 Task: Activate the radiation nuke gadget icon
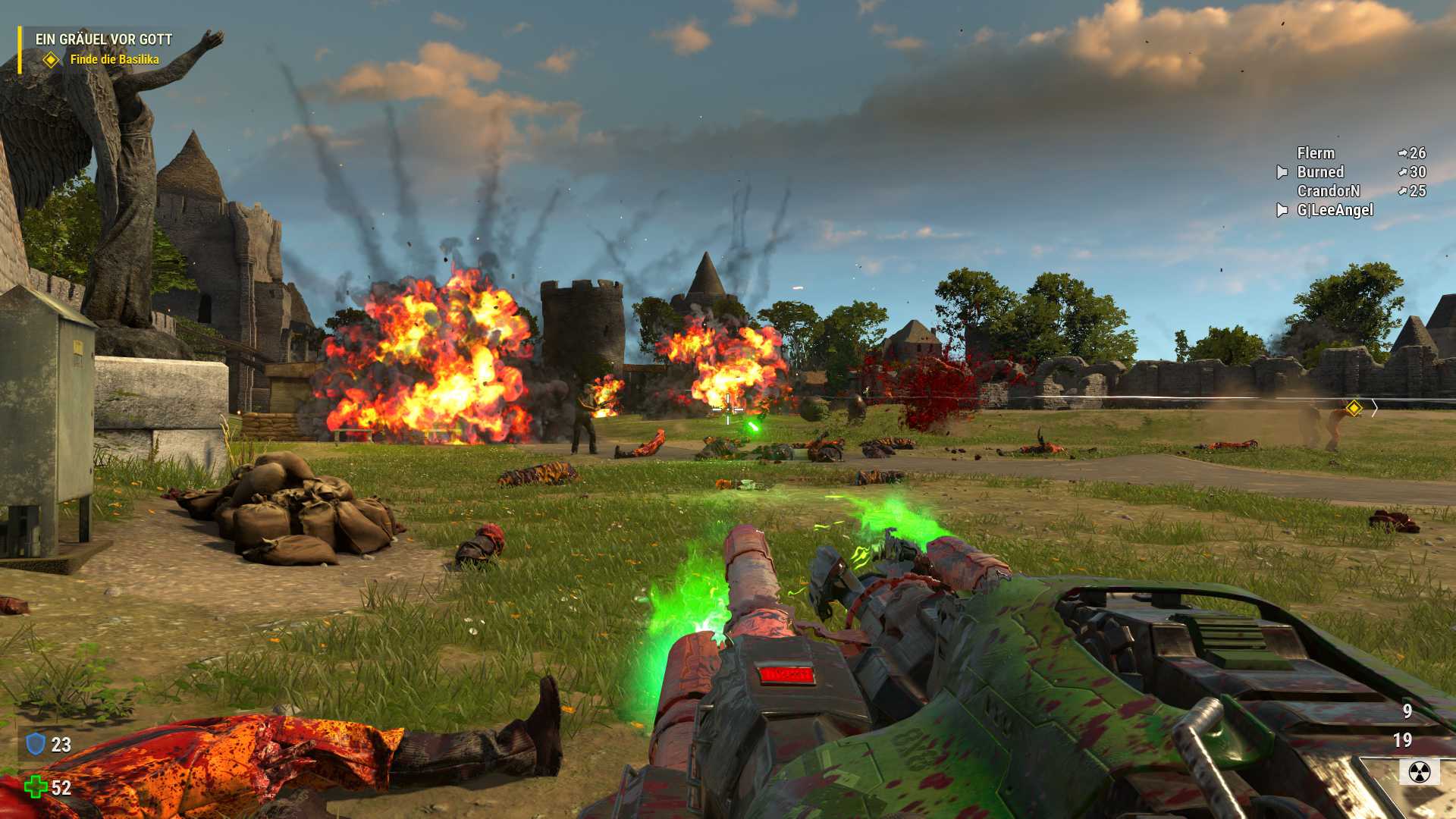point(1419,772)
